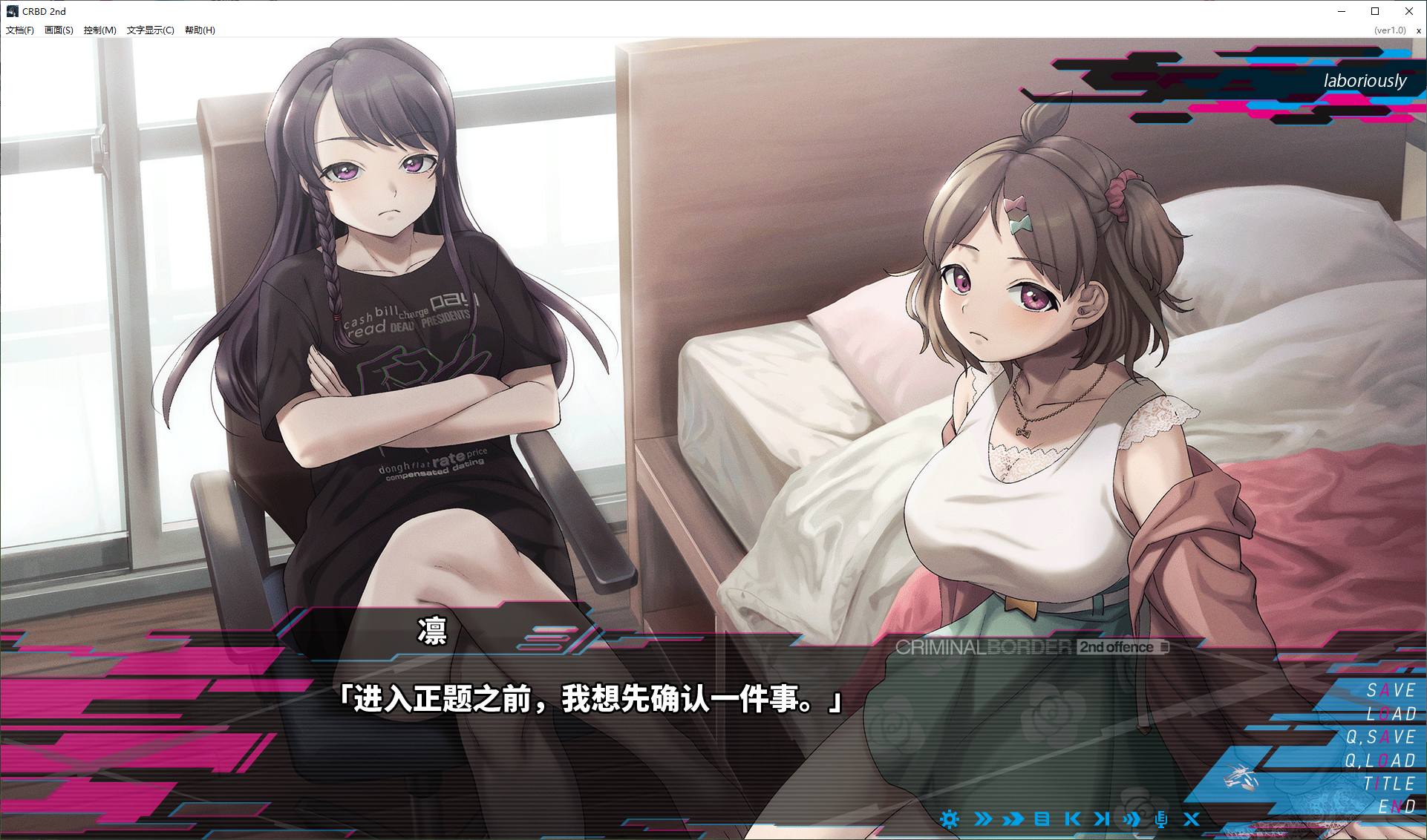Return to TITLE screen

coord(1389,784)
